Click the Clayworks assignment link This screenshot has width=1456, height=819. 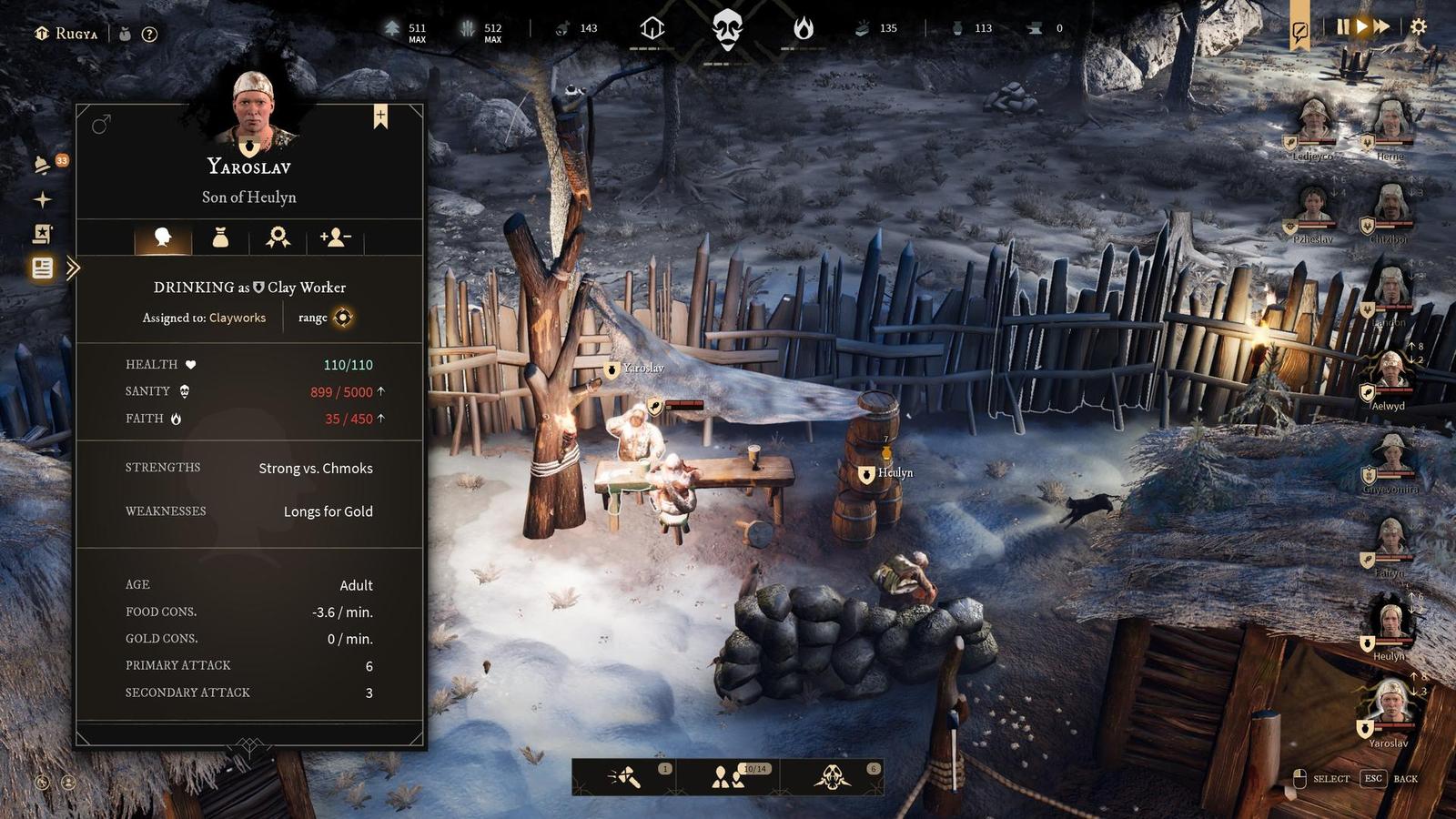tap(238, 318)
